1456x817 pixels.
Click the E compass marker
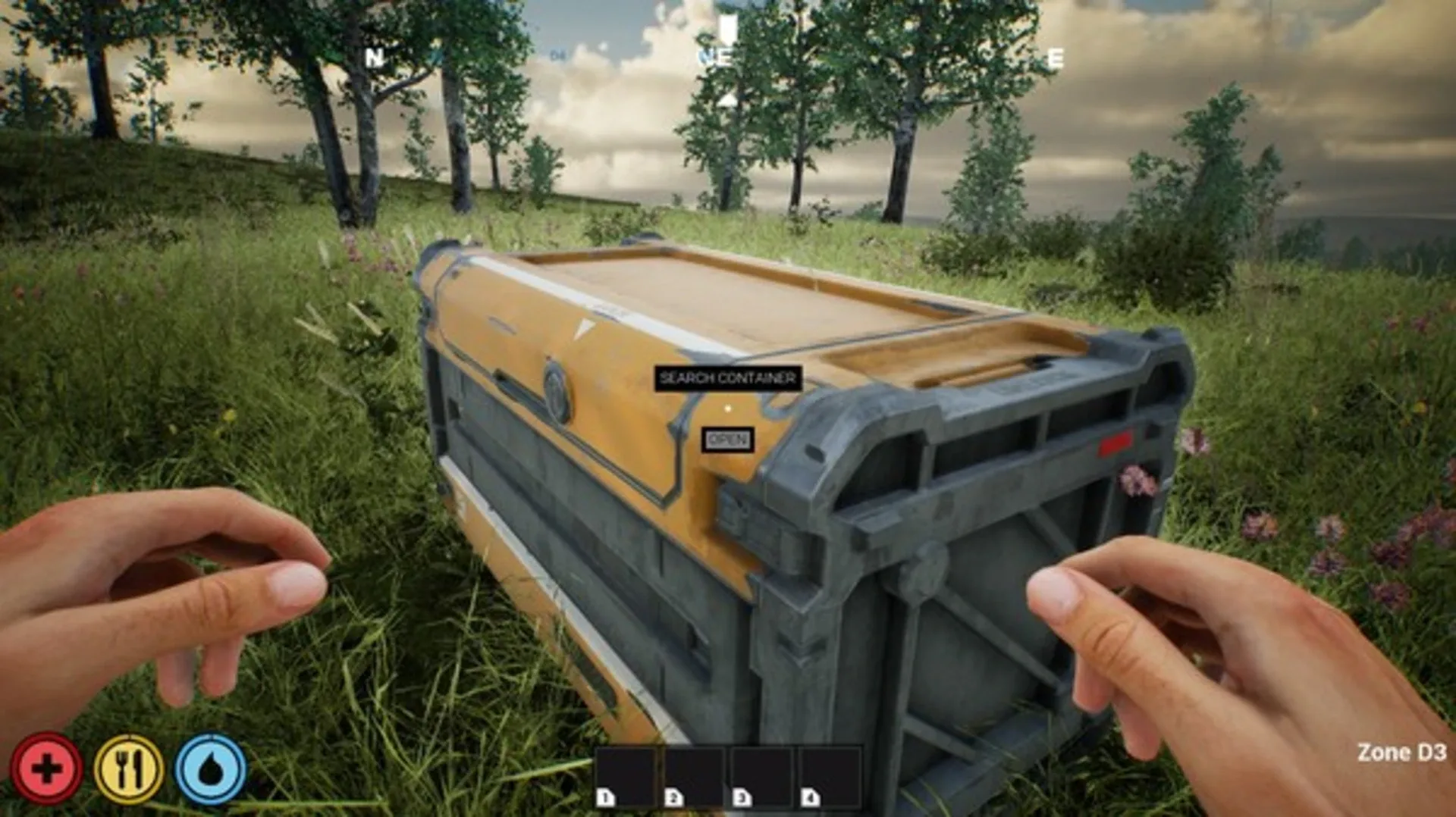click(x=1054, y=57)
